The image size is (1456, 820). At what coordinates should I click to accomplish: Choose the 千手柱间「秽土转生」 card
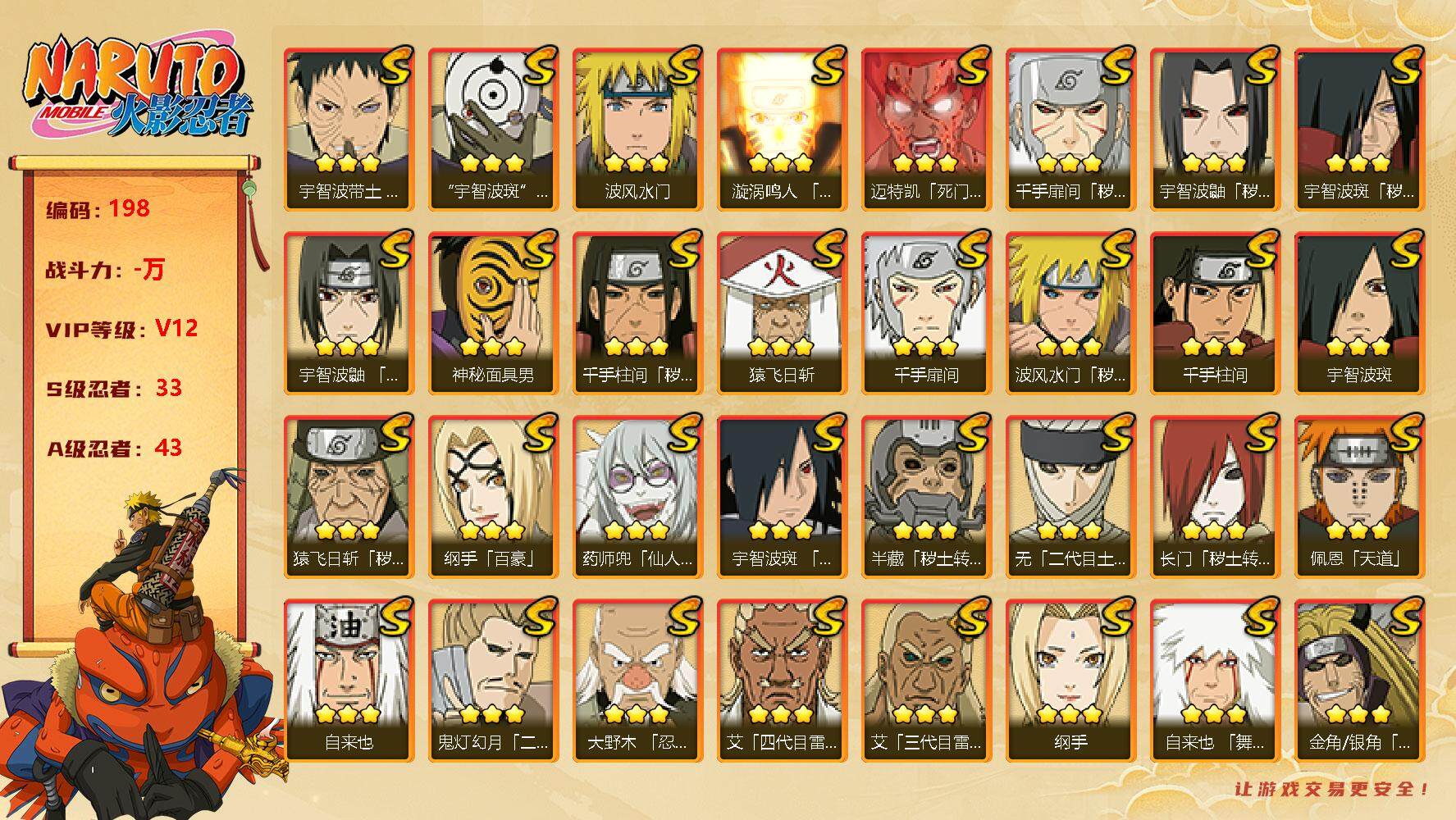pos(637,312)
